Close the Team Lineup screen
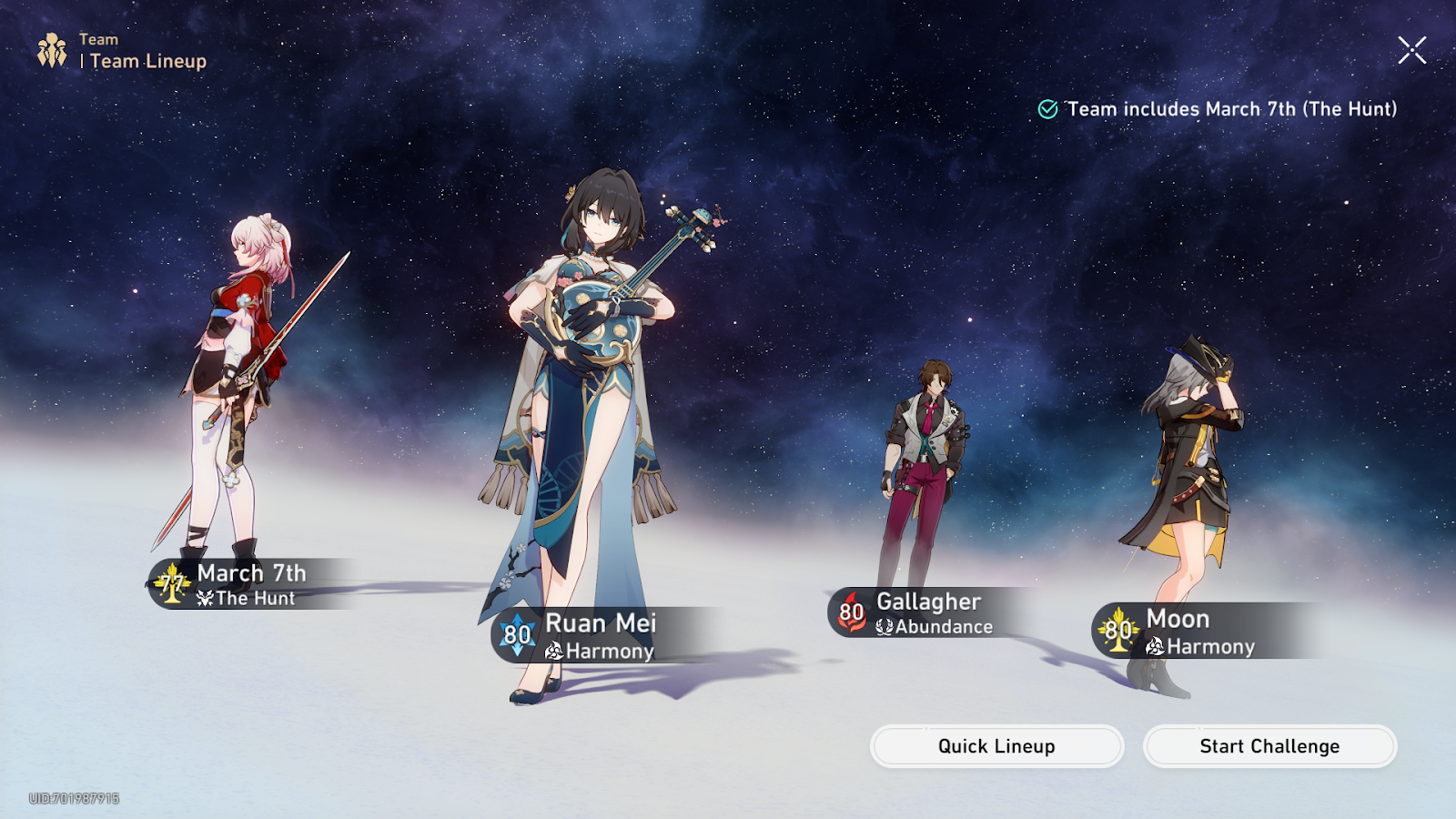 coord(1411,50)
